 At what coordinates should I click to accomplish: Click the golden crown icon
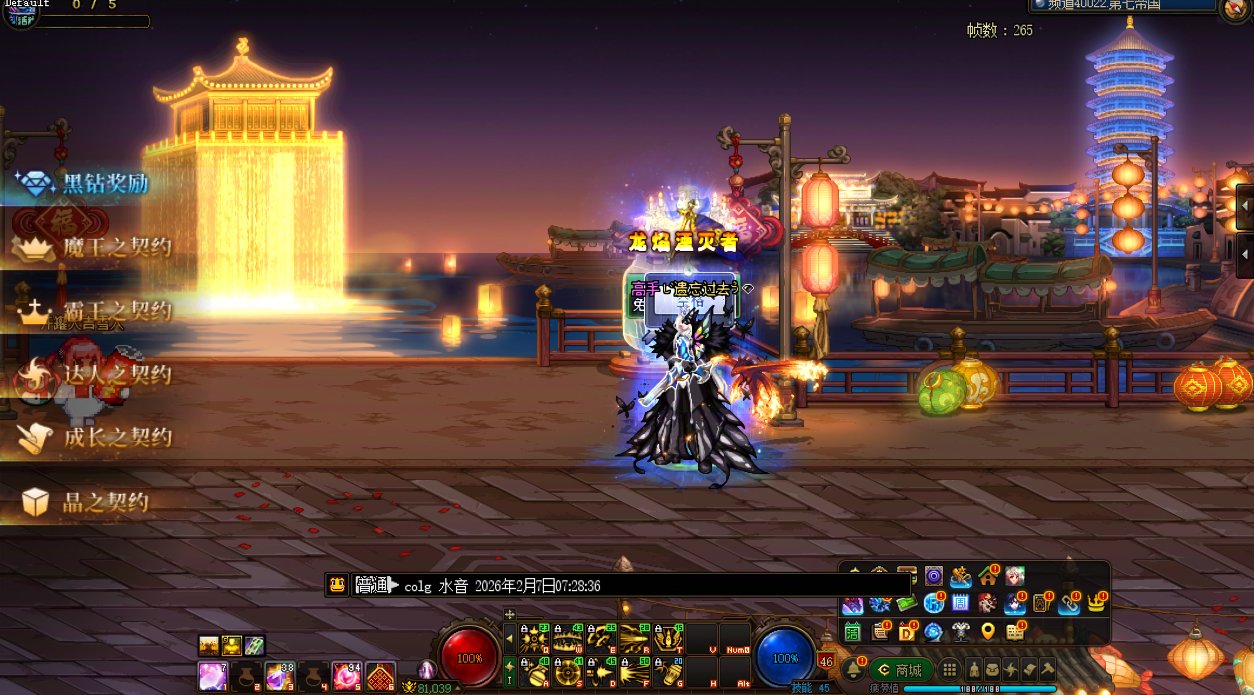pyautogui.click(x=1097, y=603)
